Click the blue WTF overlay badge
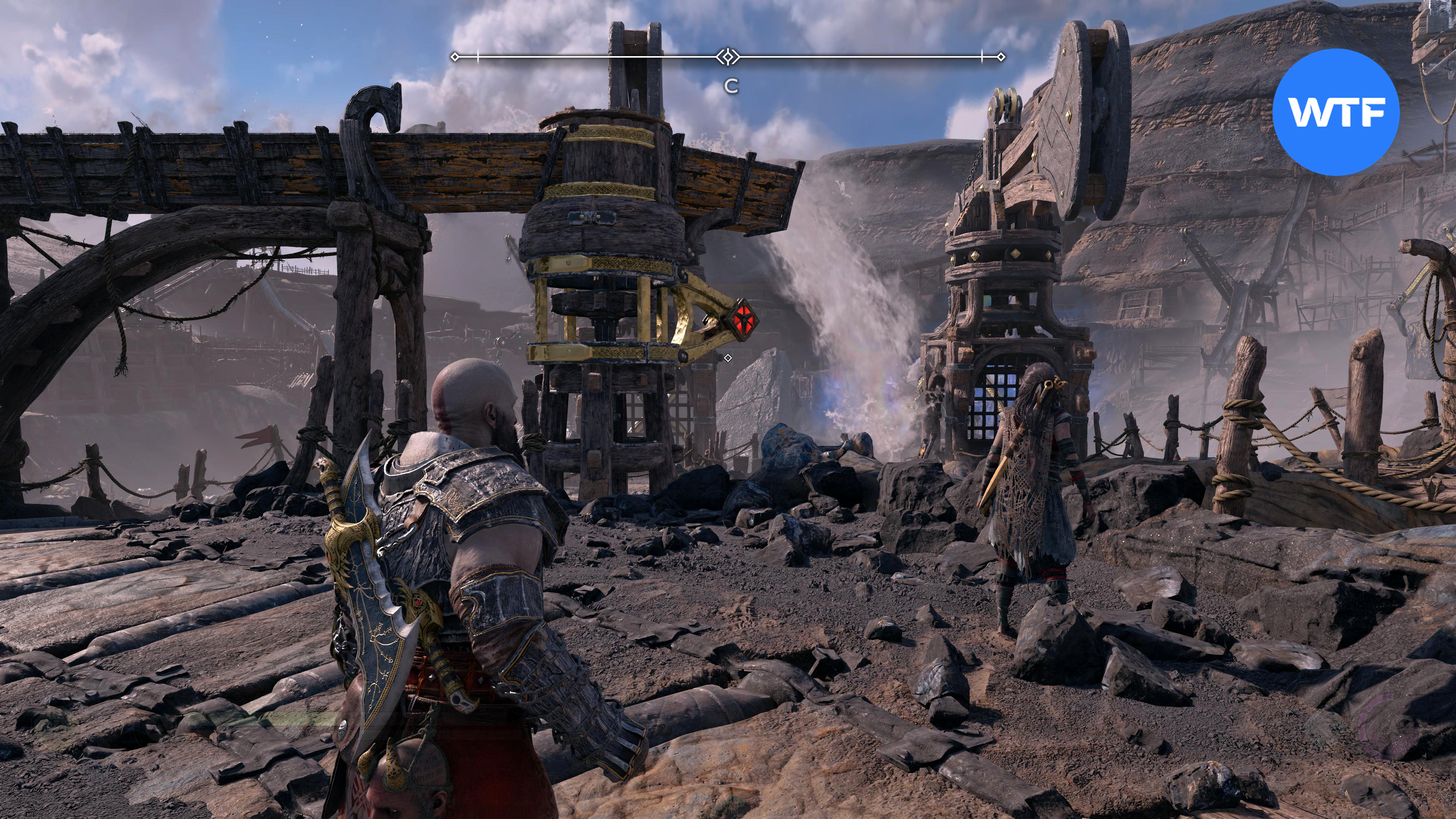The image size is (1456, 819). point(1335,112)
